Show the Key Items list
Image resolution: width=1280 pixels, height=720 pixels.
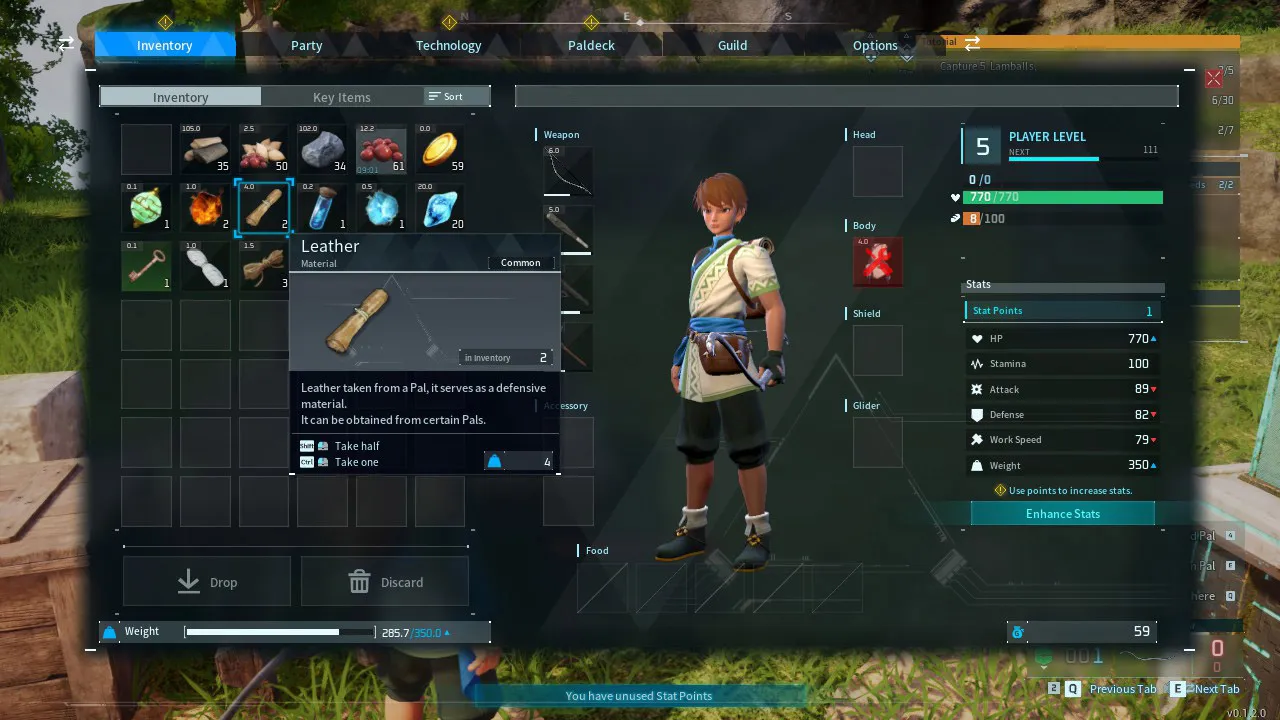point(341,97)
